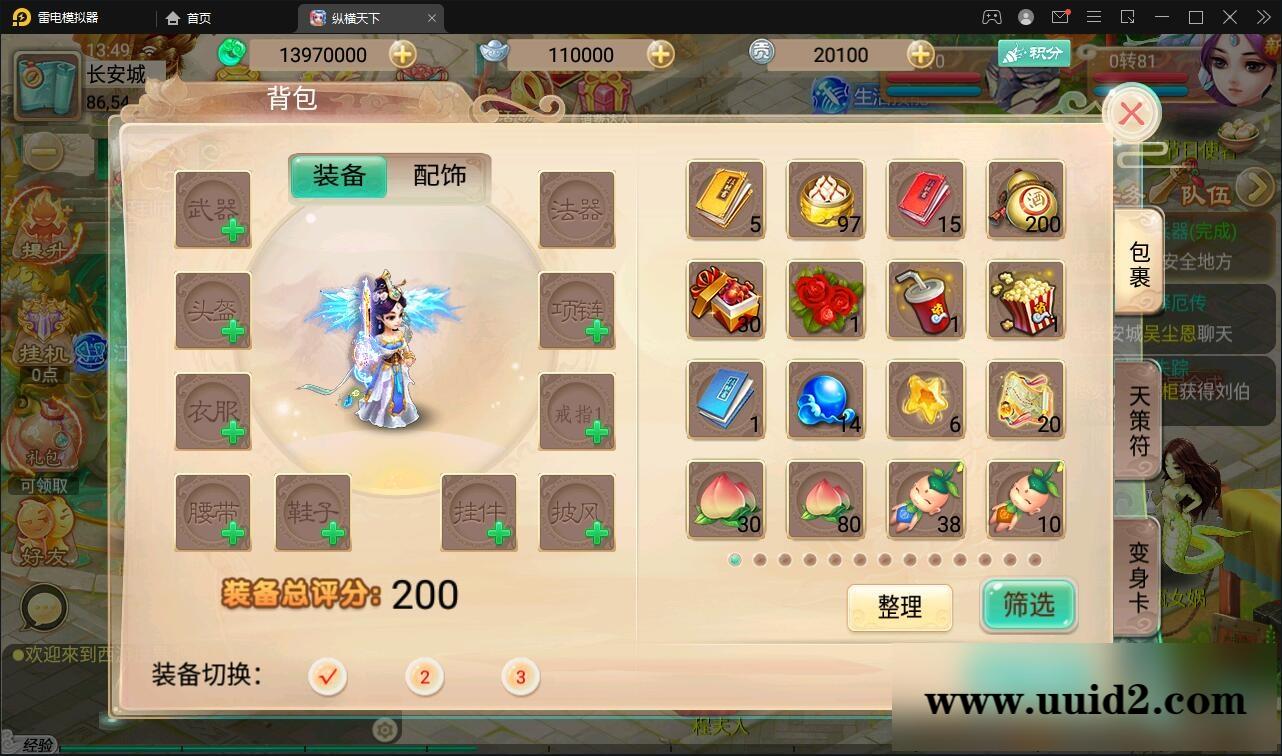1282x756 pixels.
Task: Switch to equipment loadout 3
Action: pos(520,677)
